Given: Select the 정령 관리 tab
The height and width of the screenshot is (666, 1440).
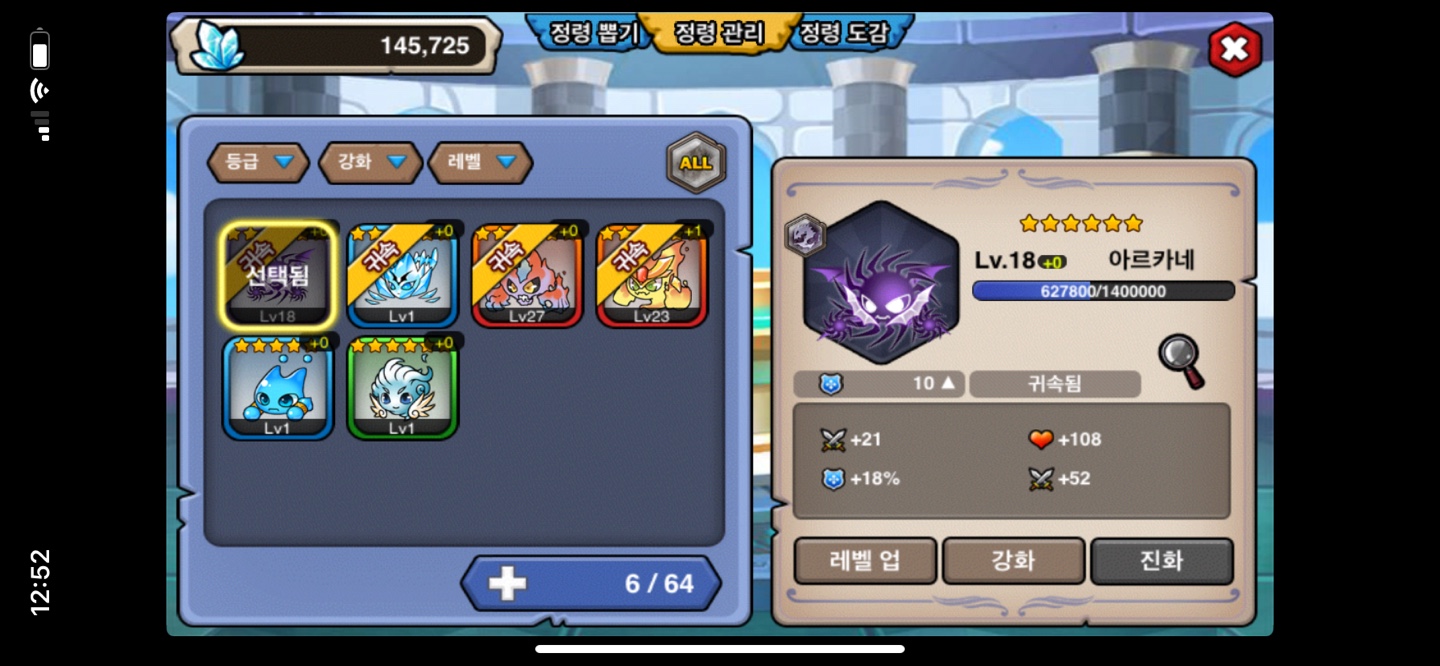Looking at the screenshot, I should (718, 33).
